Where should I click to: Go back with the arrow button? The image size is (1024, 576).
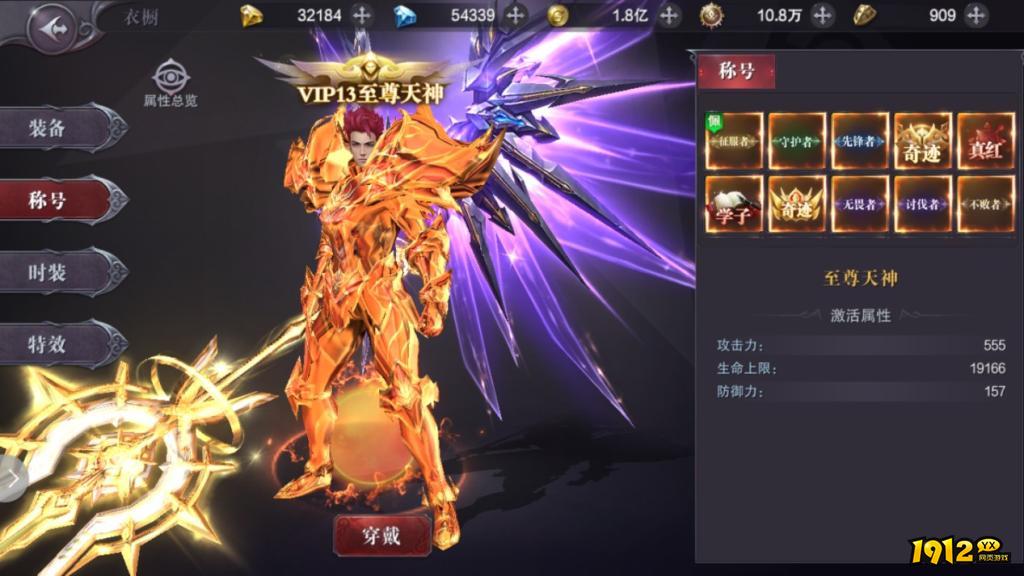tap(51, 29)
